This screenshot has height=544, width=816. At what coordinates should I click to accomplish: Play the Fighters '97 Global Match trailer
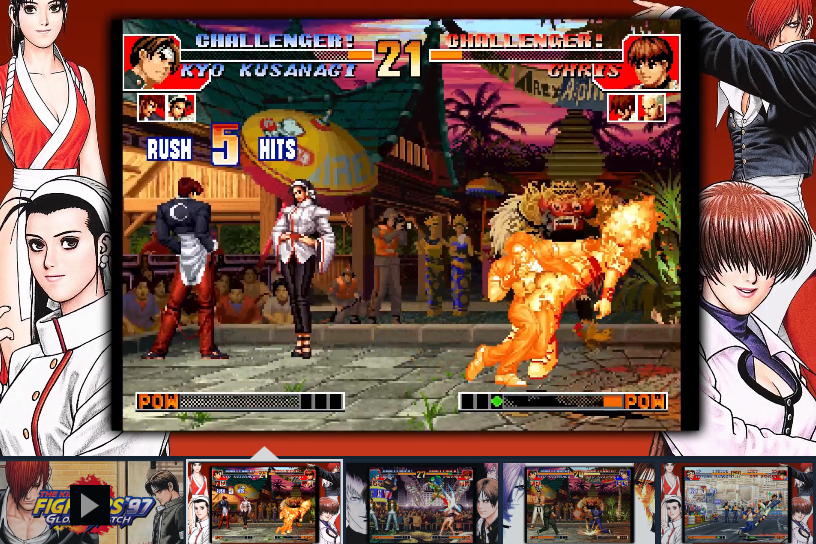(89, 504)
